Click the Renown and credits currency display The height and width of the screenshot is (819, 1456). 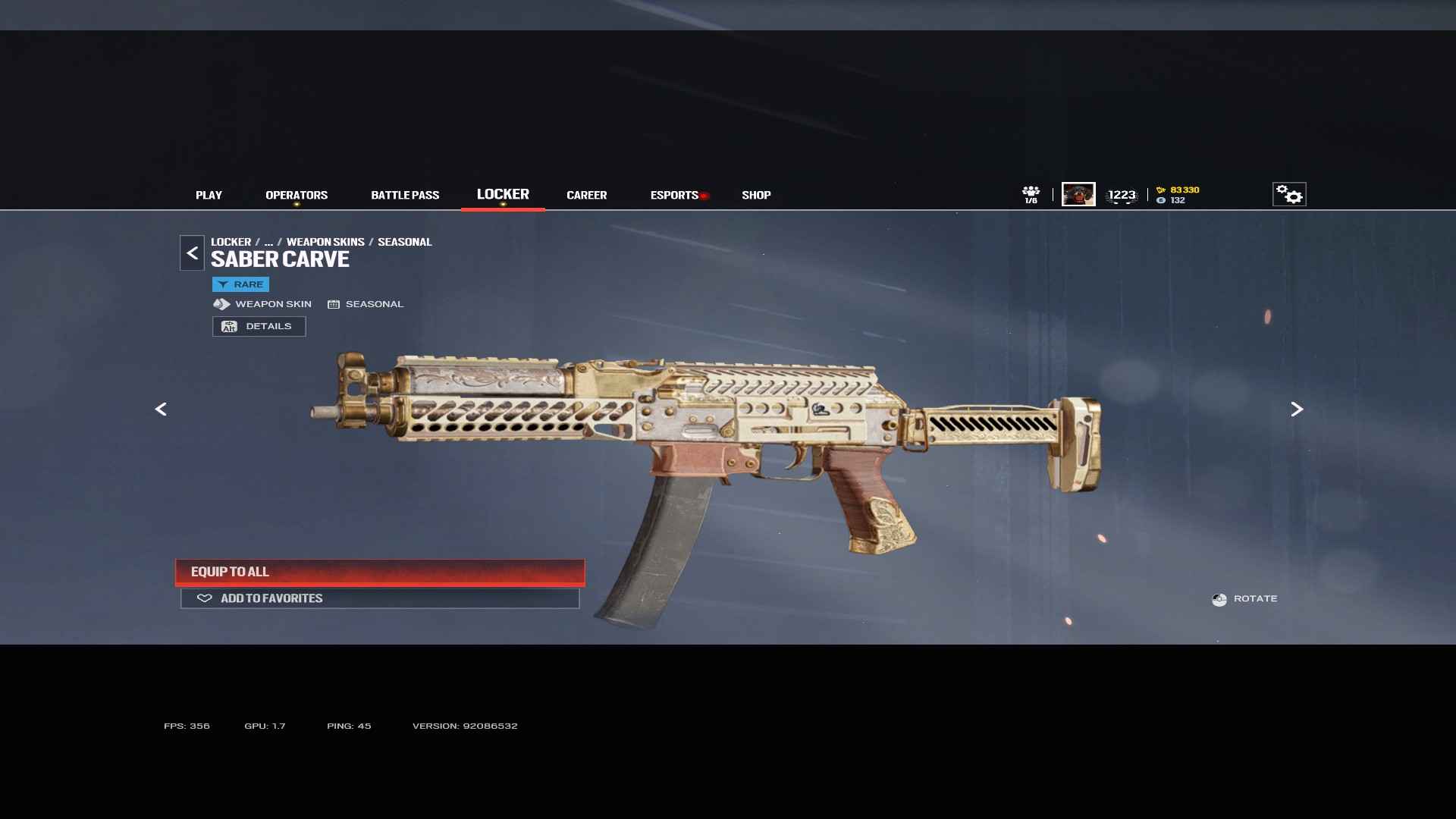1178,195
